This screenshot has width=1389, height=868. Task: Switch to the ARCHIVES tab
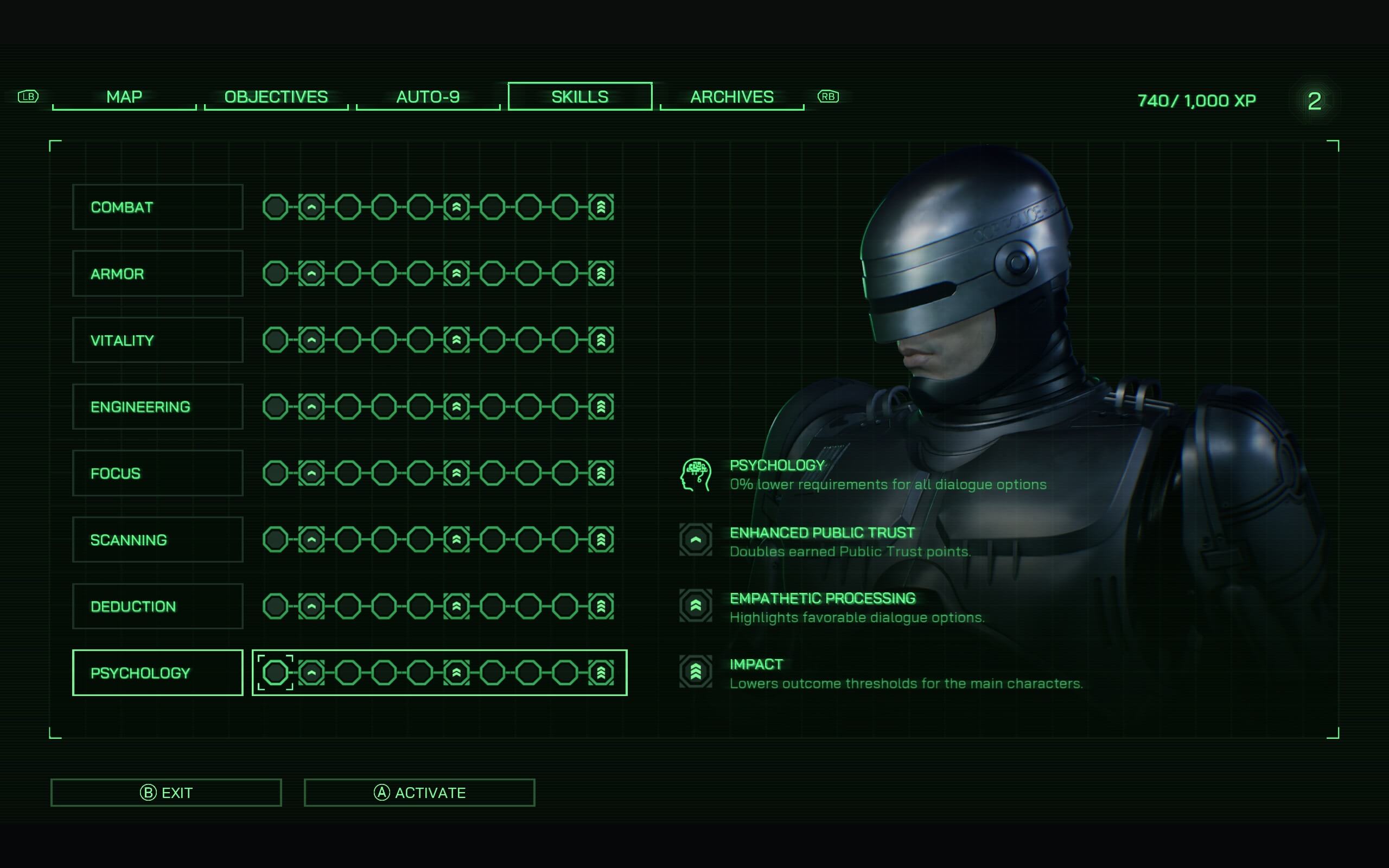click(x=731, y=97)
